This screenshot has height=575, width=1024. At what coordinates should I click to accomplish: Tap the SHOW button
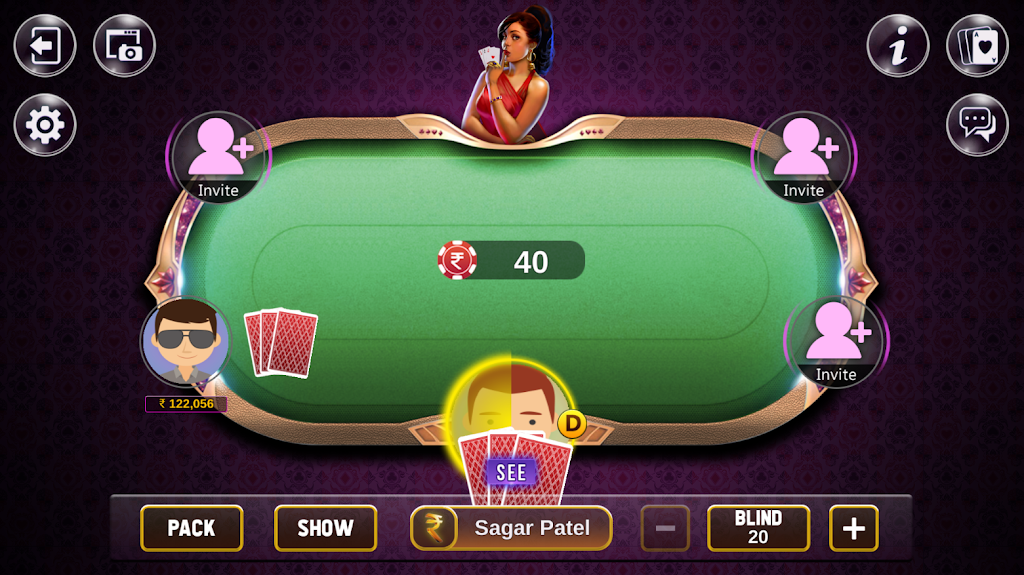point(325,528)
